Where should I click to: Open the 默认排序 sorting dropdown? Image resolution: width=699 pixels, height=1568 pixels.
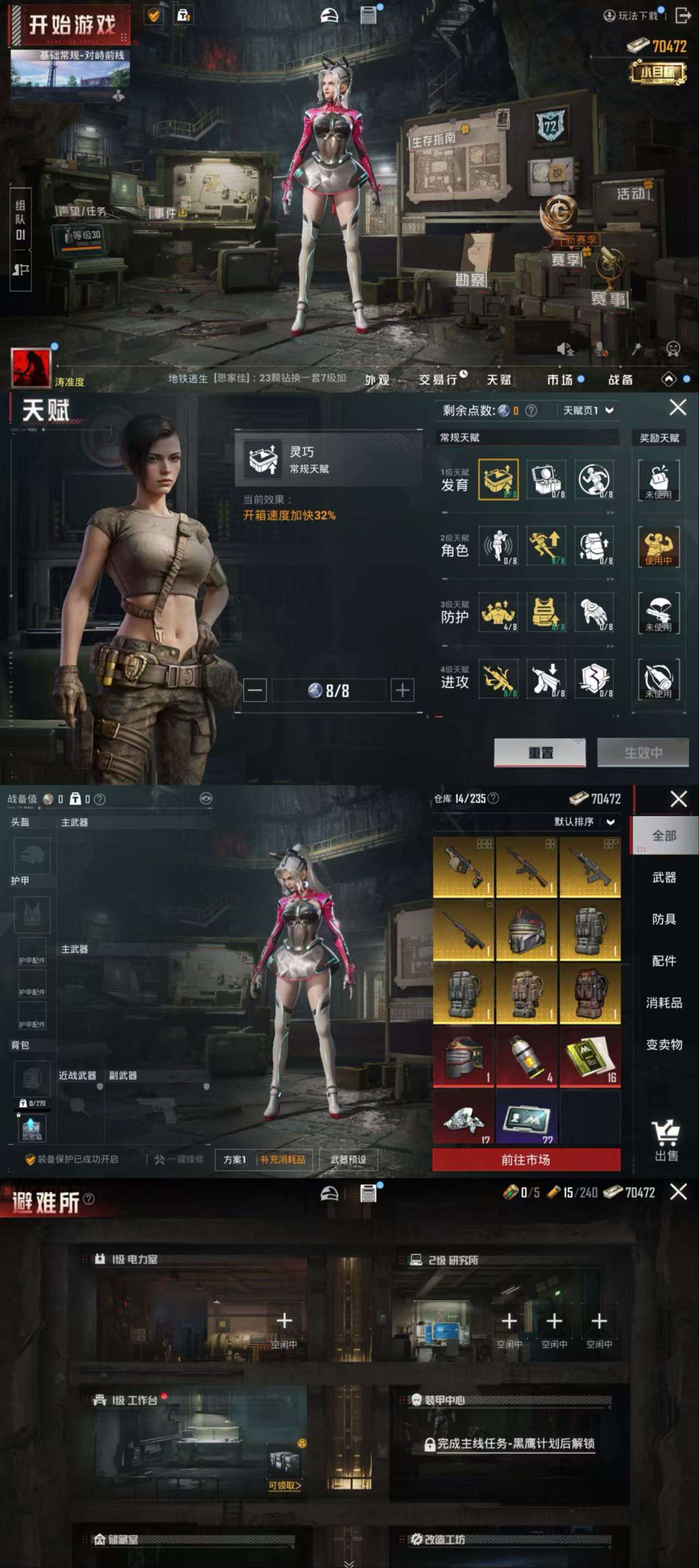pos(583,822)
